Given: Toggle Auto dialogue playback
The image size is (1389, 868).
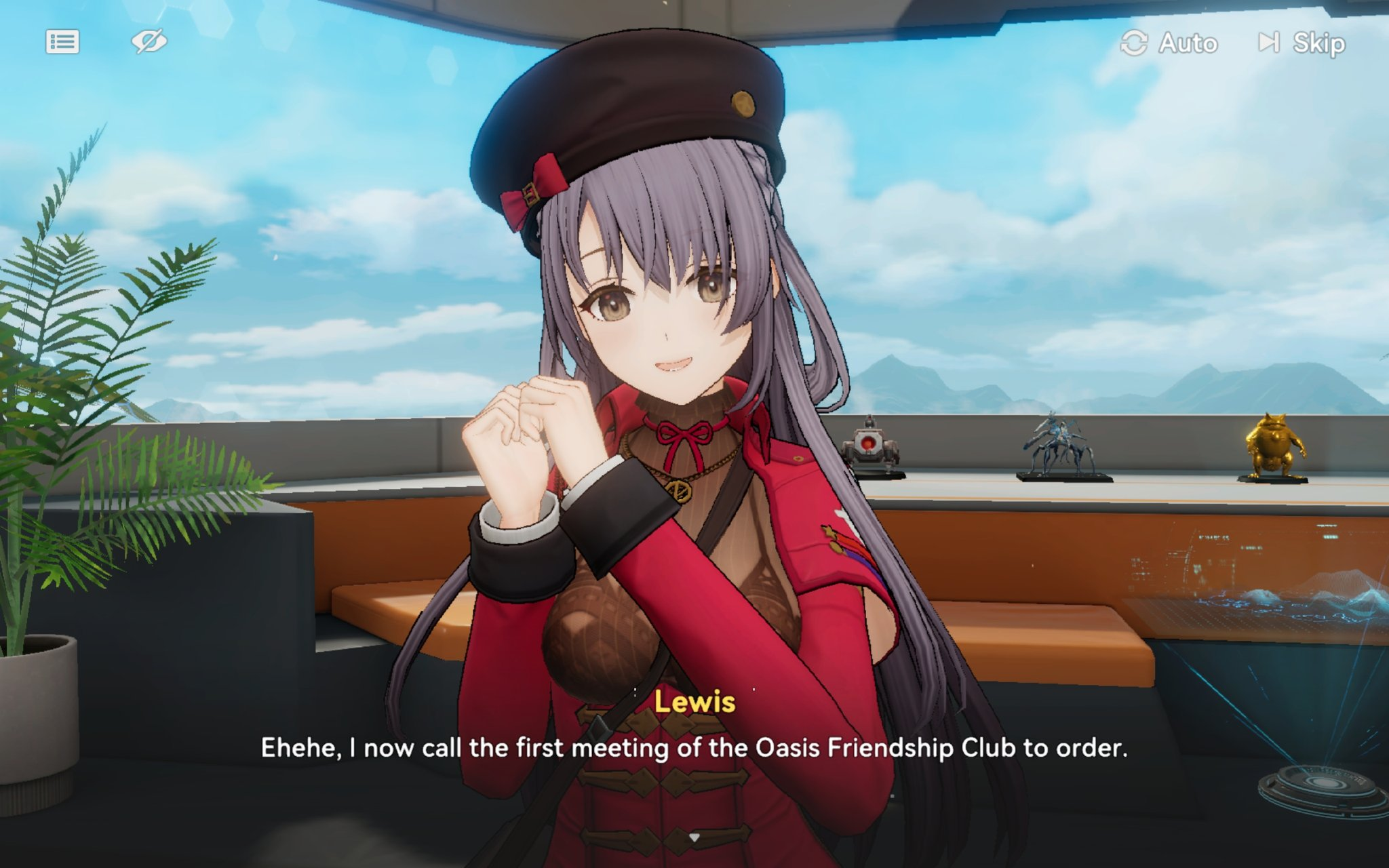Looking at the screenshot, I should point(1169,43).
